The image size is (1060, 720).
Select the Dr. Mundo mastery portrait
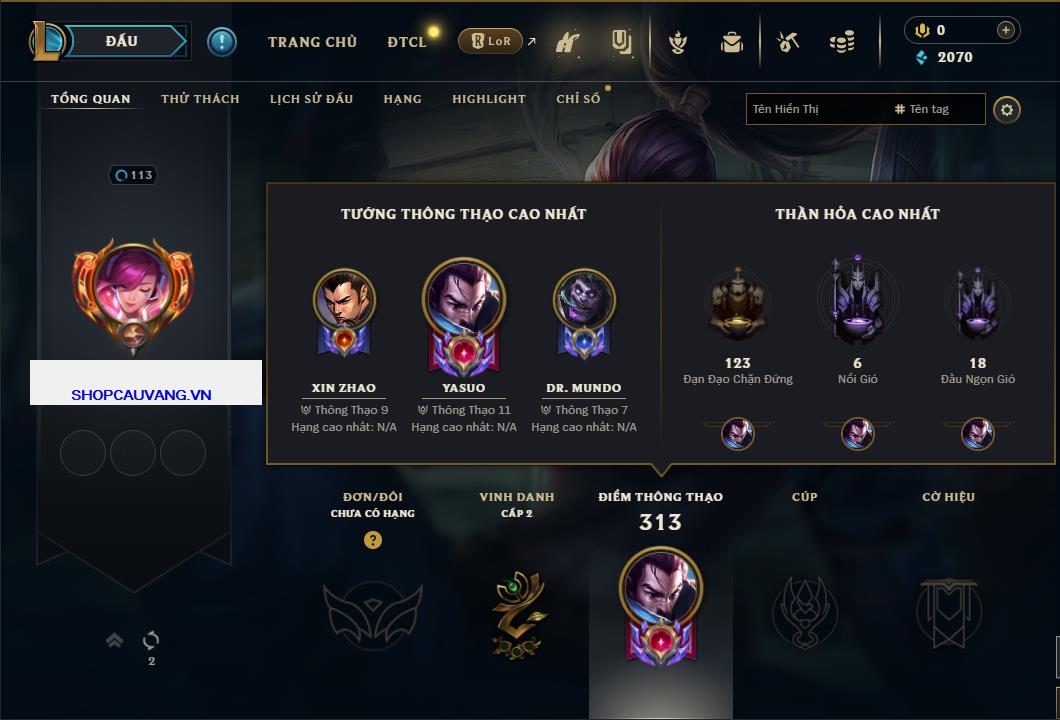pos(584,300)
